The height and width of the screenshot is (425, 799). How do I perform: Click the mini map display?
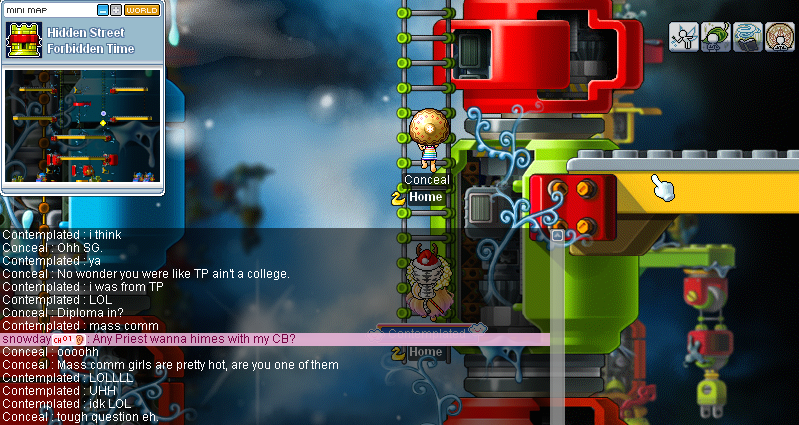click(x=82, y=125)
